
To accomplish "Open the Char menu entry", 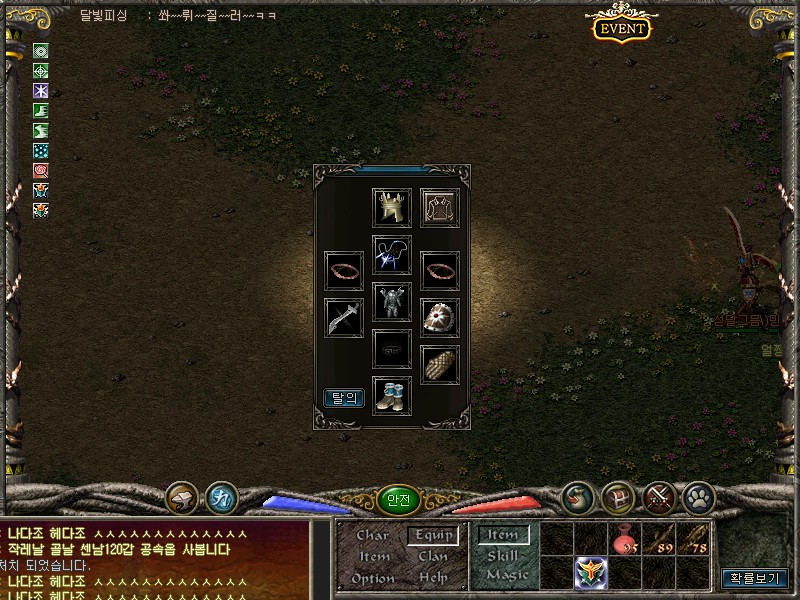I will click(372, 535).
